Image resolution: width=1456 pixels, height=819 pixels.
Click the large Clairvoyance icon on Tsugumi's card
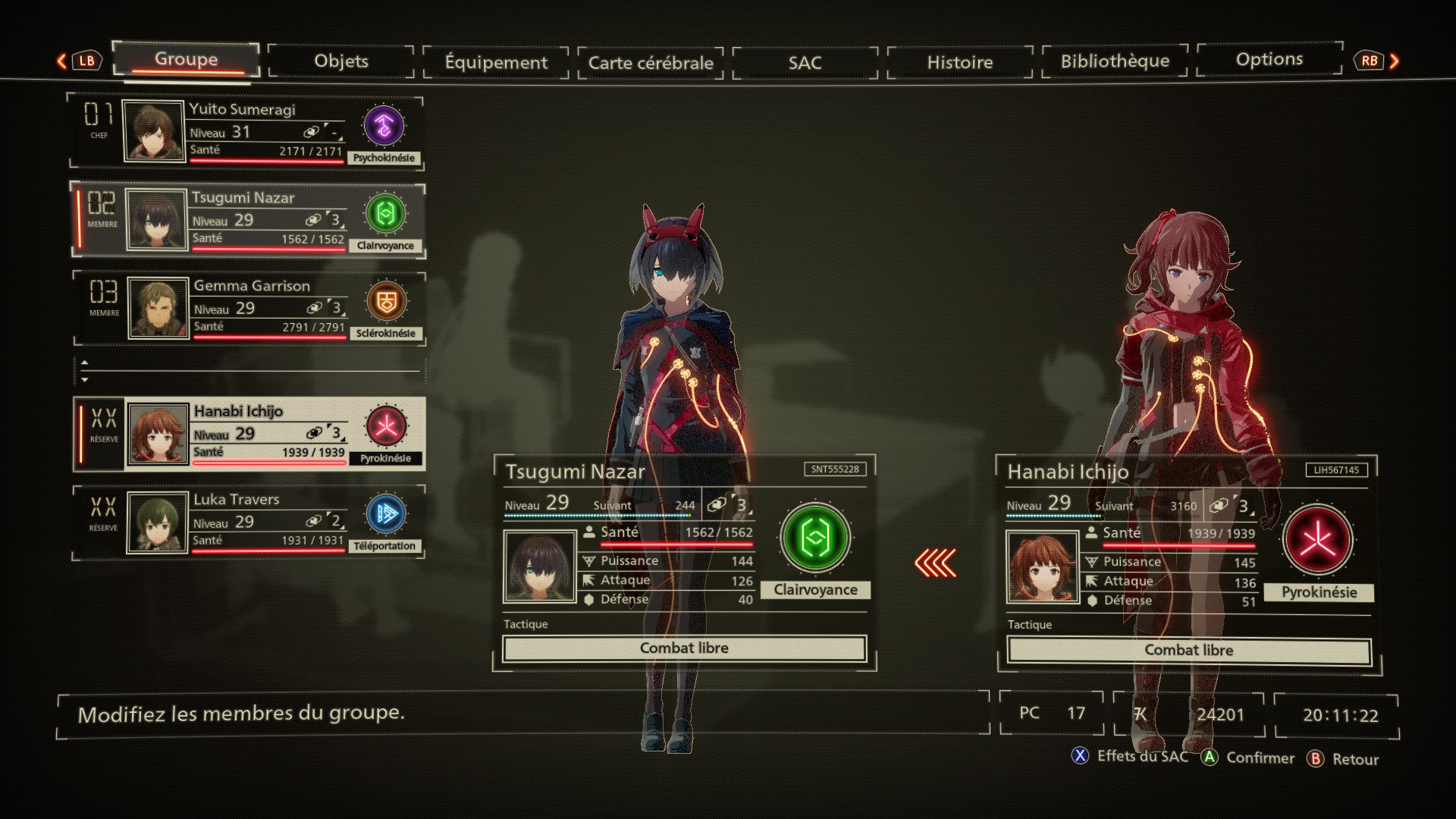(x=815, y=538)
